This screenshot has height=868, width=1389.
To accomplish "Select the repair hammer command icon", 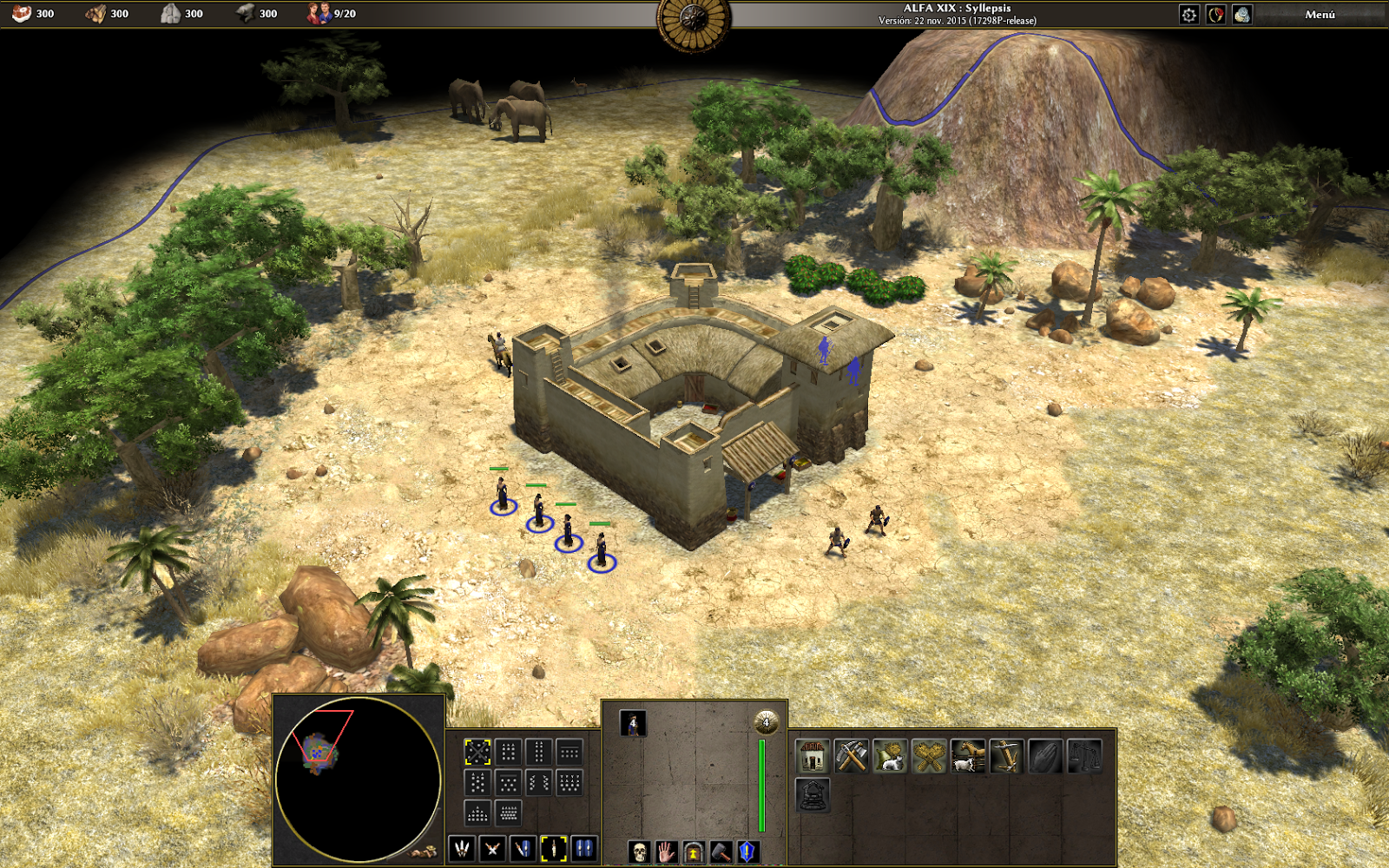I will click(721, 853).
